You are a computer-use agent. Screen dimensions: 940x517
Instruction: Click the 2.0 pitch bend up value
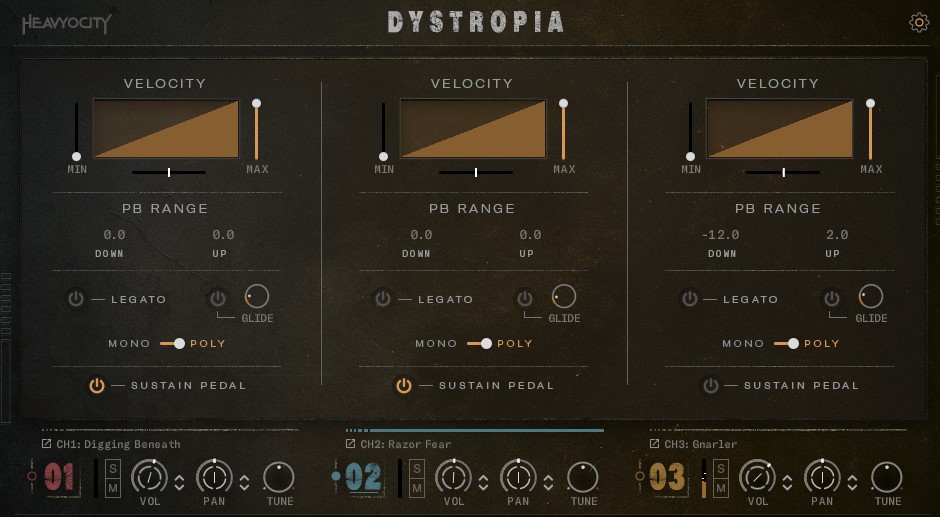coord(837,235)
